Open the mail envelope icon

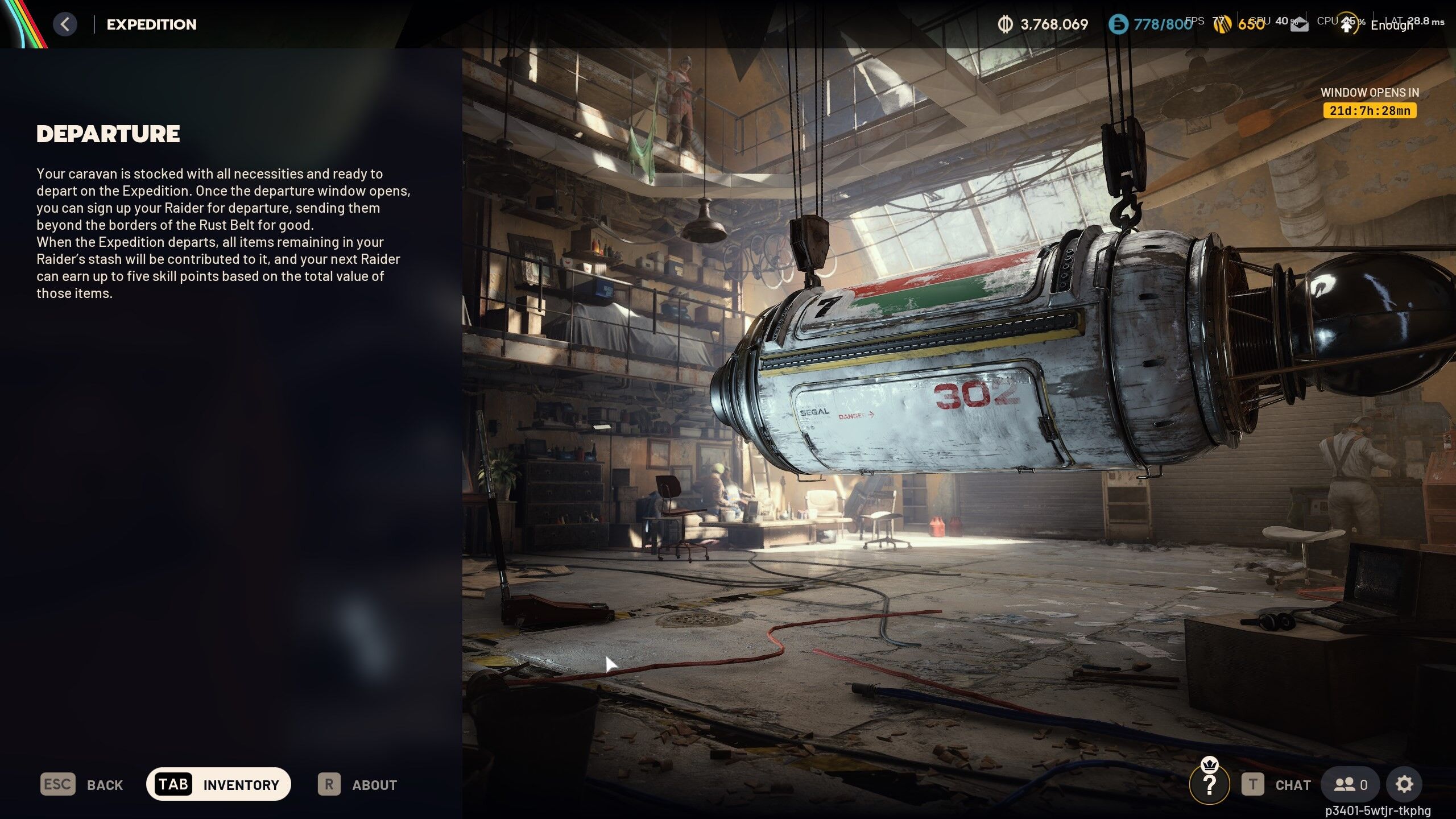coord(1299,26)
